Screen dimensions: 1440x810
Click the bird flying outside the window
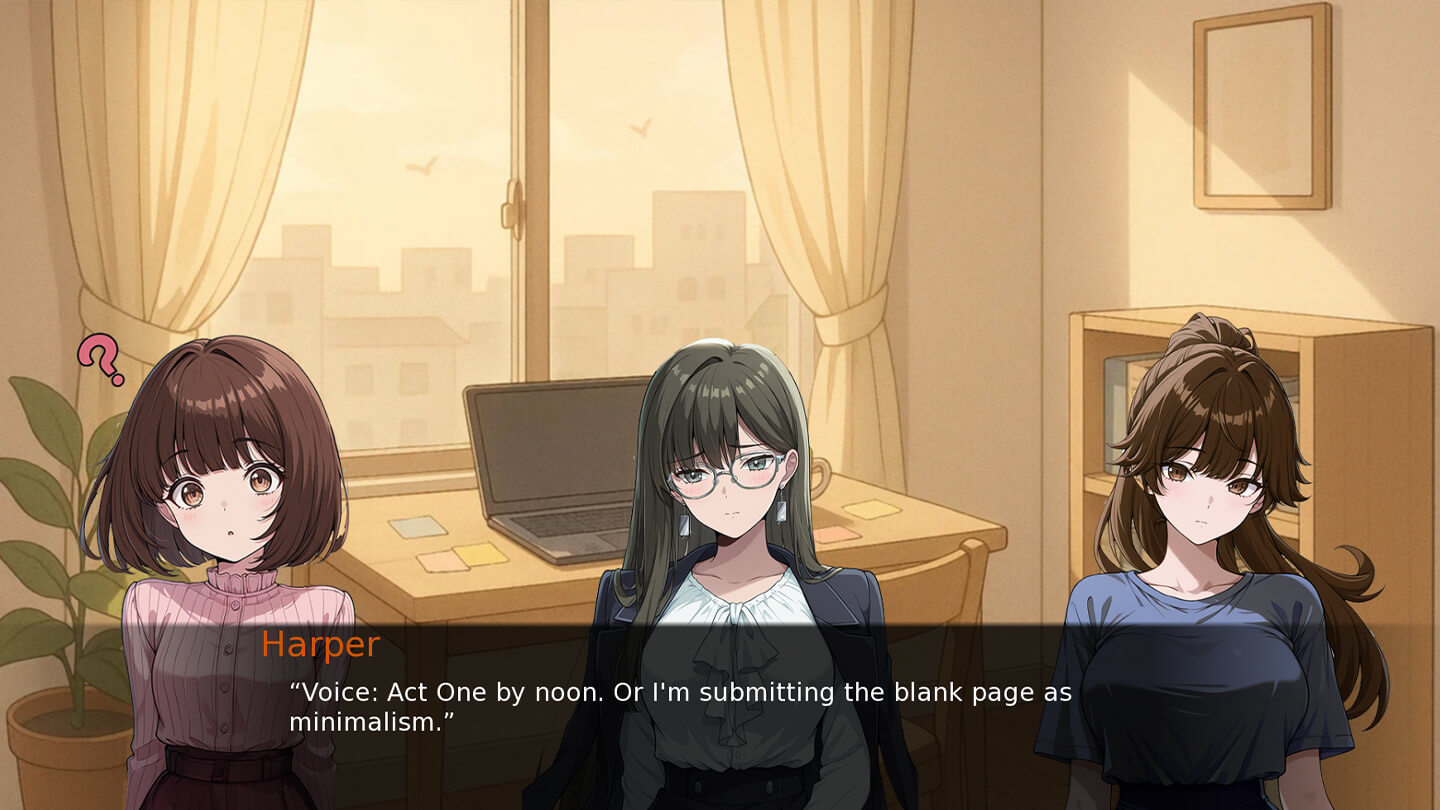pyautogui.click(x=423, y=166)
